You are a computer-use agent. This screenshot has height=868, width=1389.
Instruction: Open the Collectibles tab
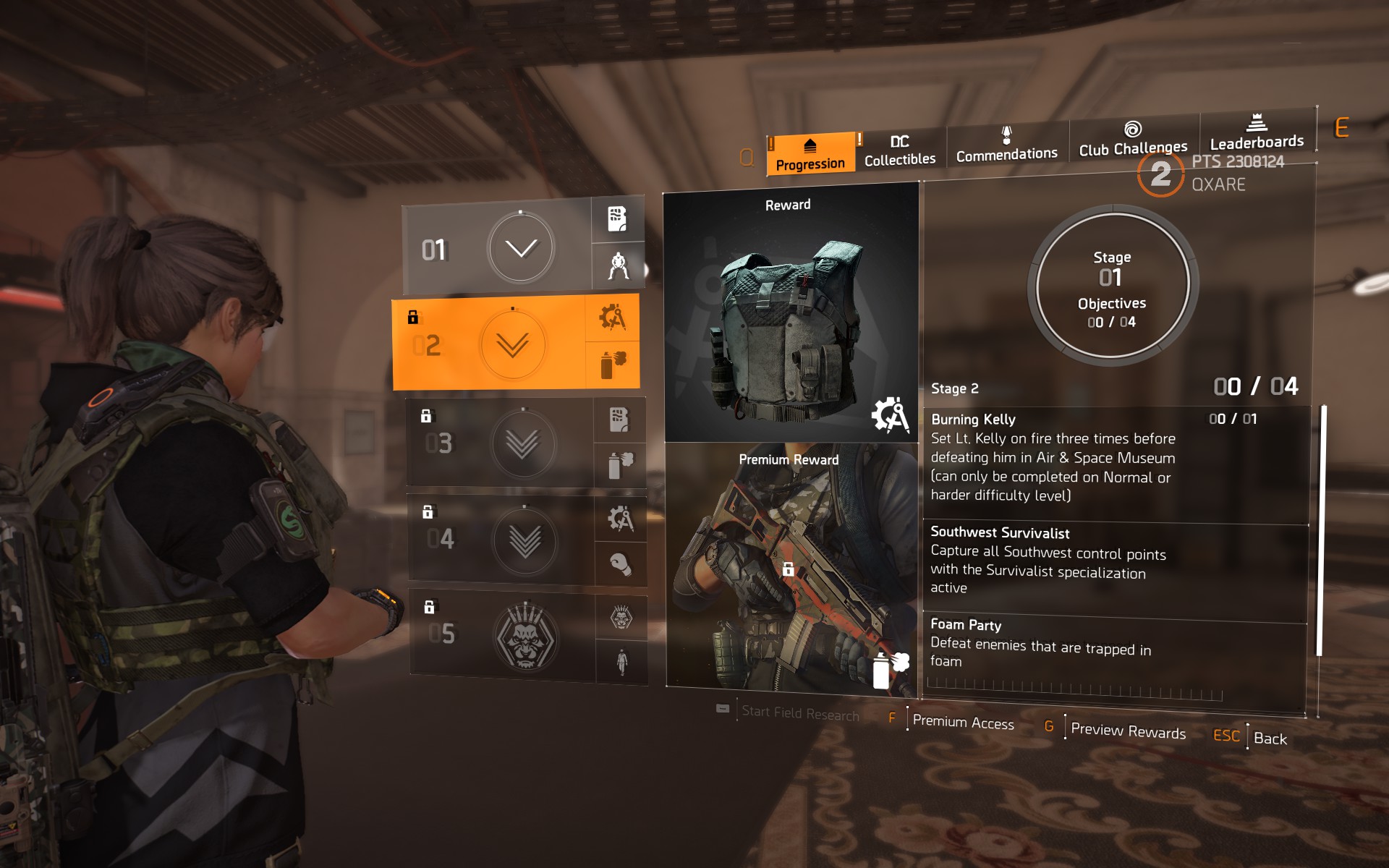coord(899,150)
